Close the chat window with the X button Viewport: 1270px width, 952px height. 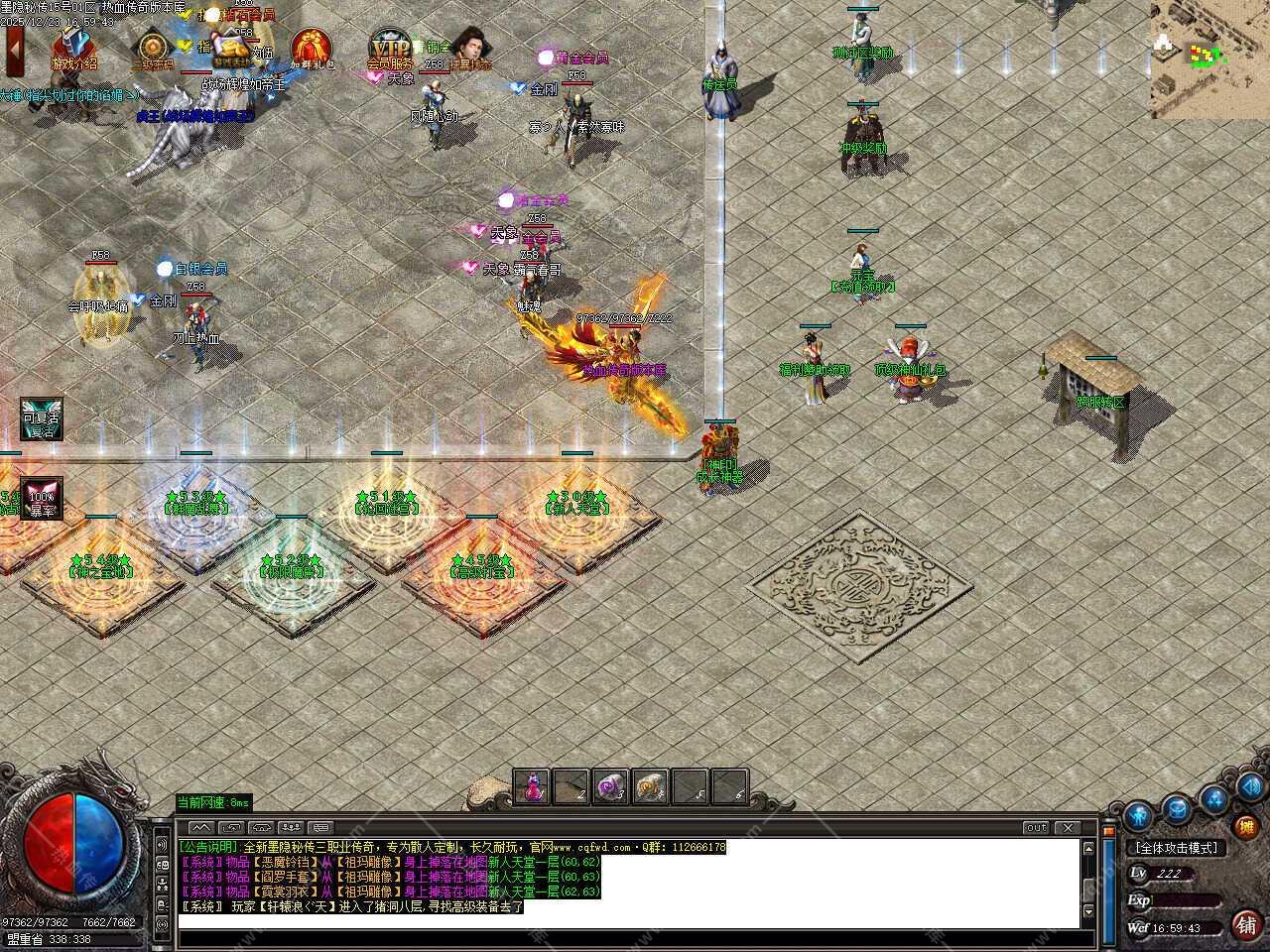pos(1068,827)
